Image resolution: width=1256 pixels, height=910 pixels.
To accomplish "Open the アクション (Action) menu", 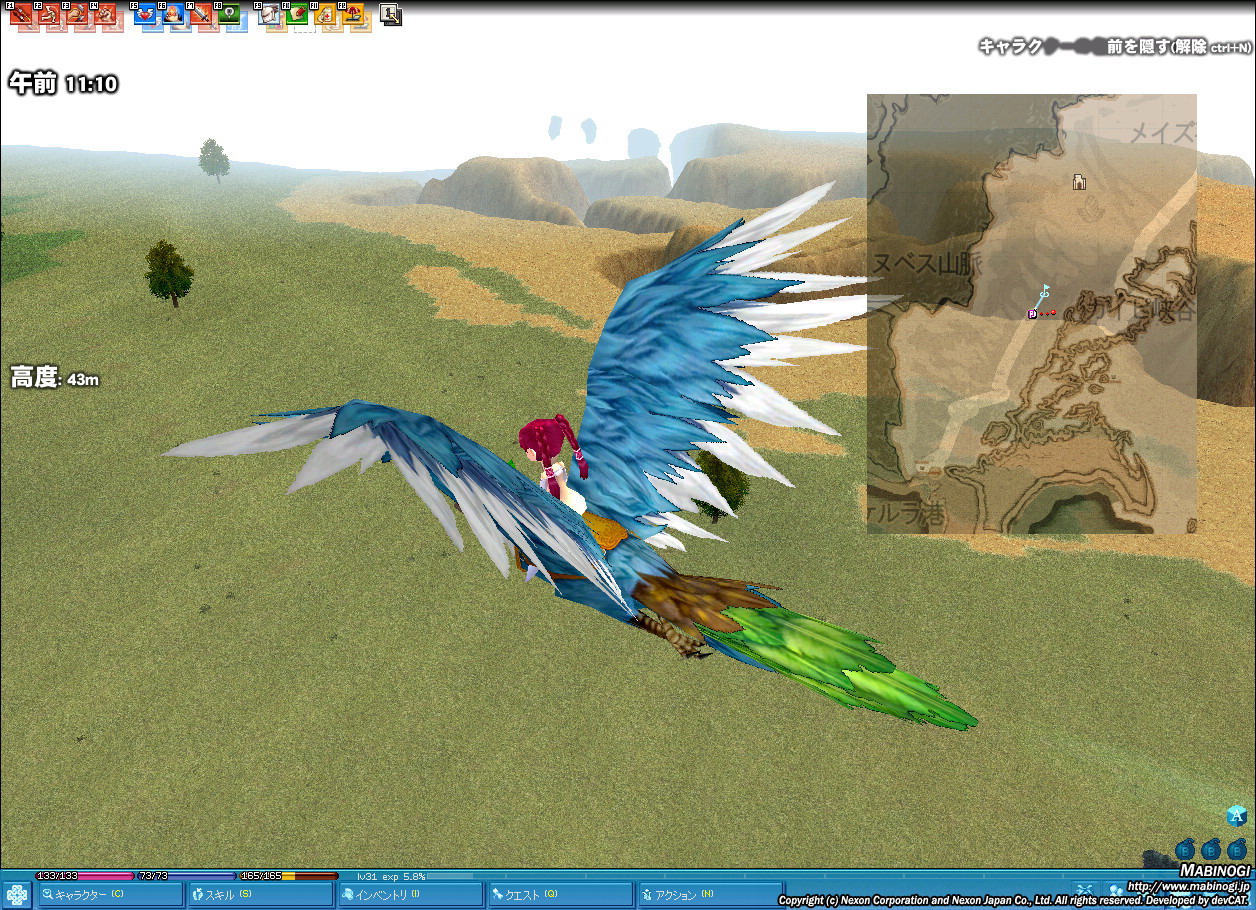I will click(710, 895).
